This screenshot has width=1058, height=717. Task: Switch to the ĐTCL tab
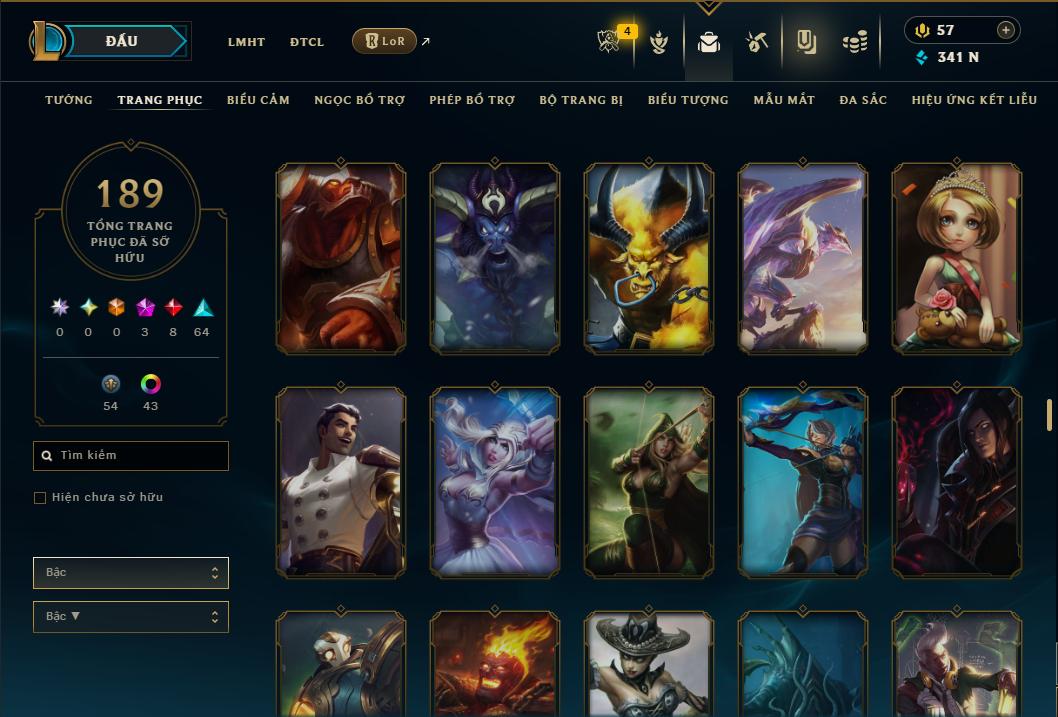click(x=307, y=42)
